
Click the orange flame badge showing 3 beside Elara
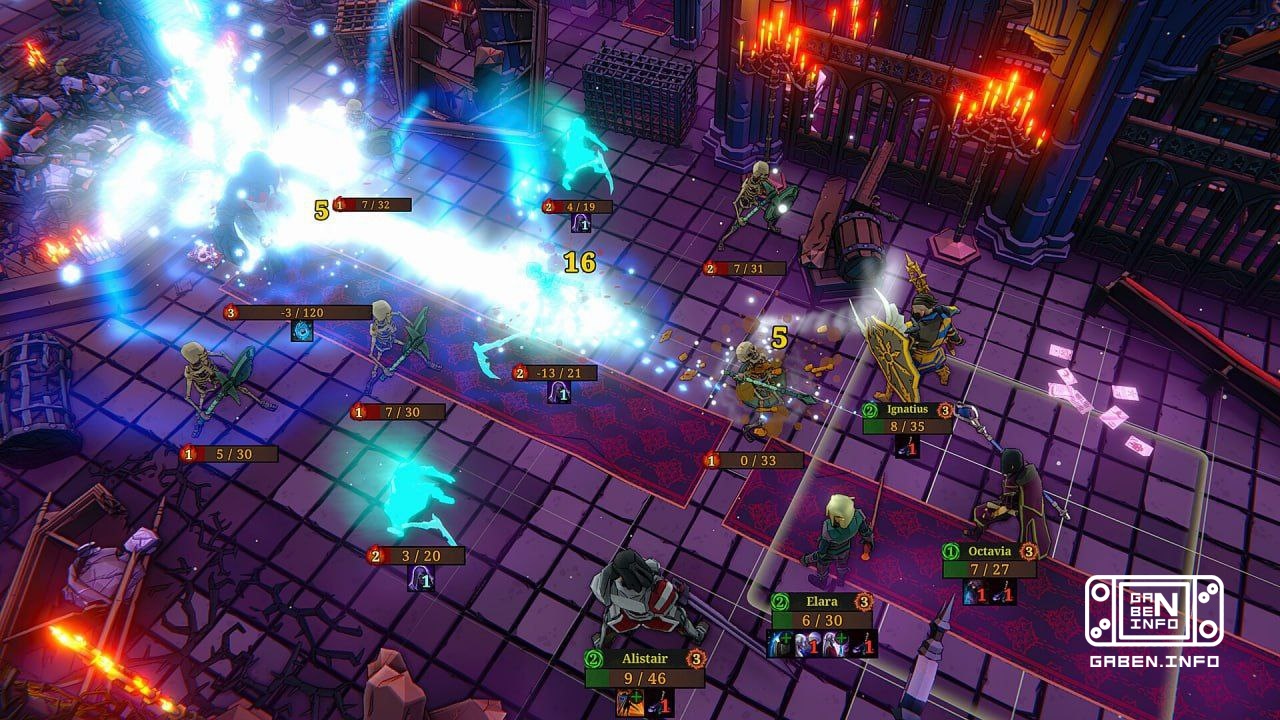865,602
